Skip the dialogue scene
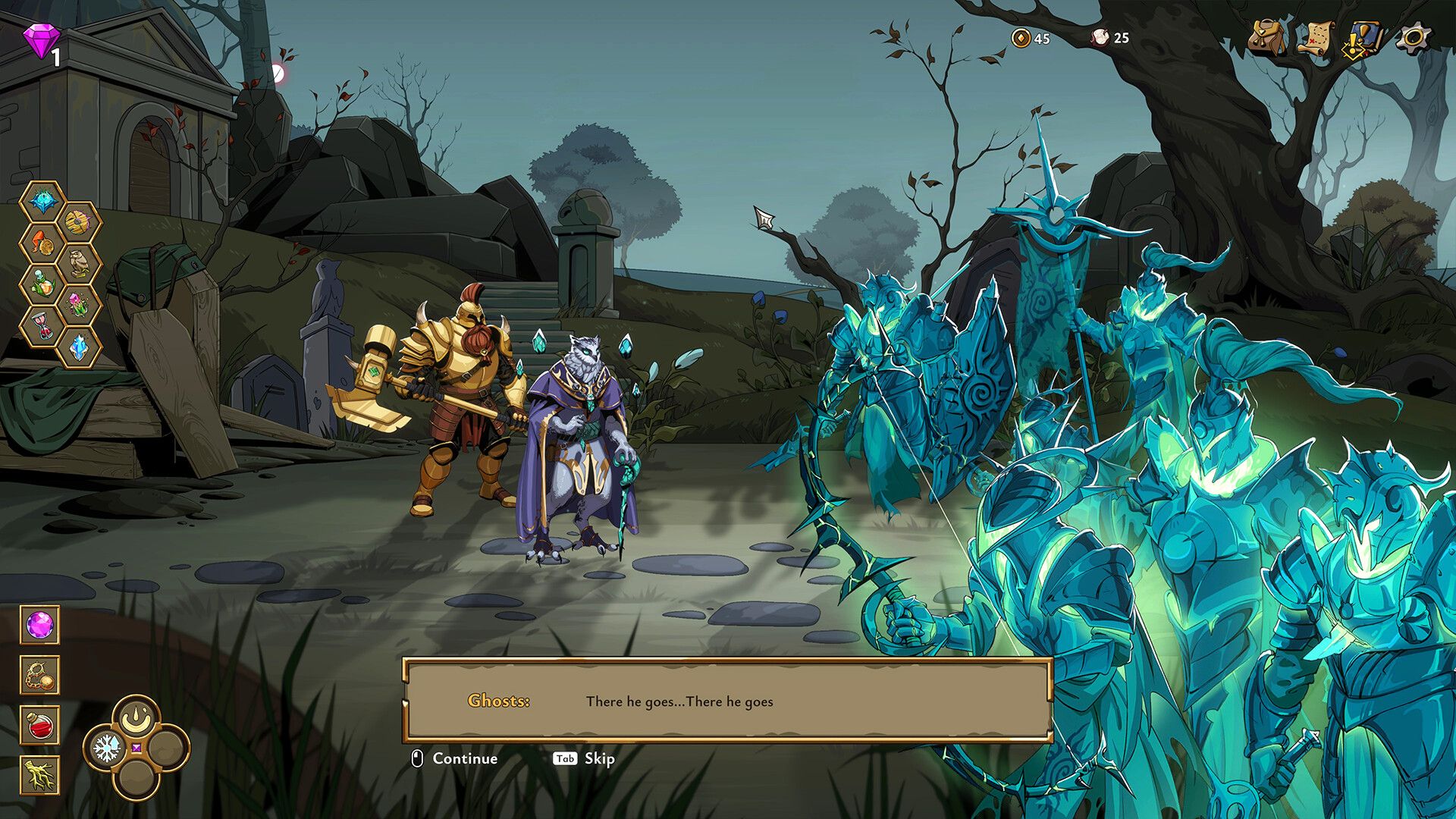The width and height of the screenshot is (1456, 819). click(584, 758)
